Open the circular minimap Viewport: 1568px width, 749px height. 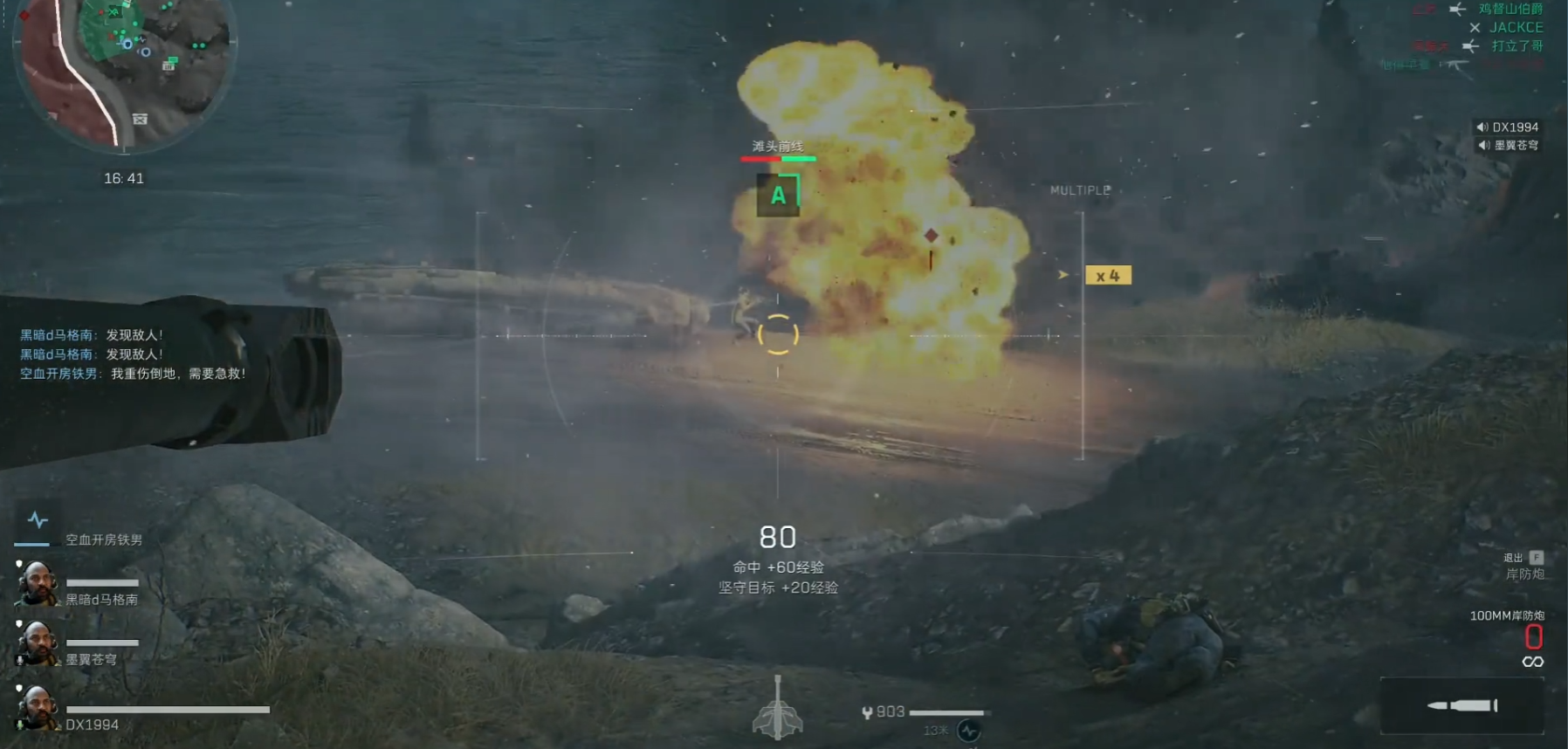(x=124, y=68)
